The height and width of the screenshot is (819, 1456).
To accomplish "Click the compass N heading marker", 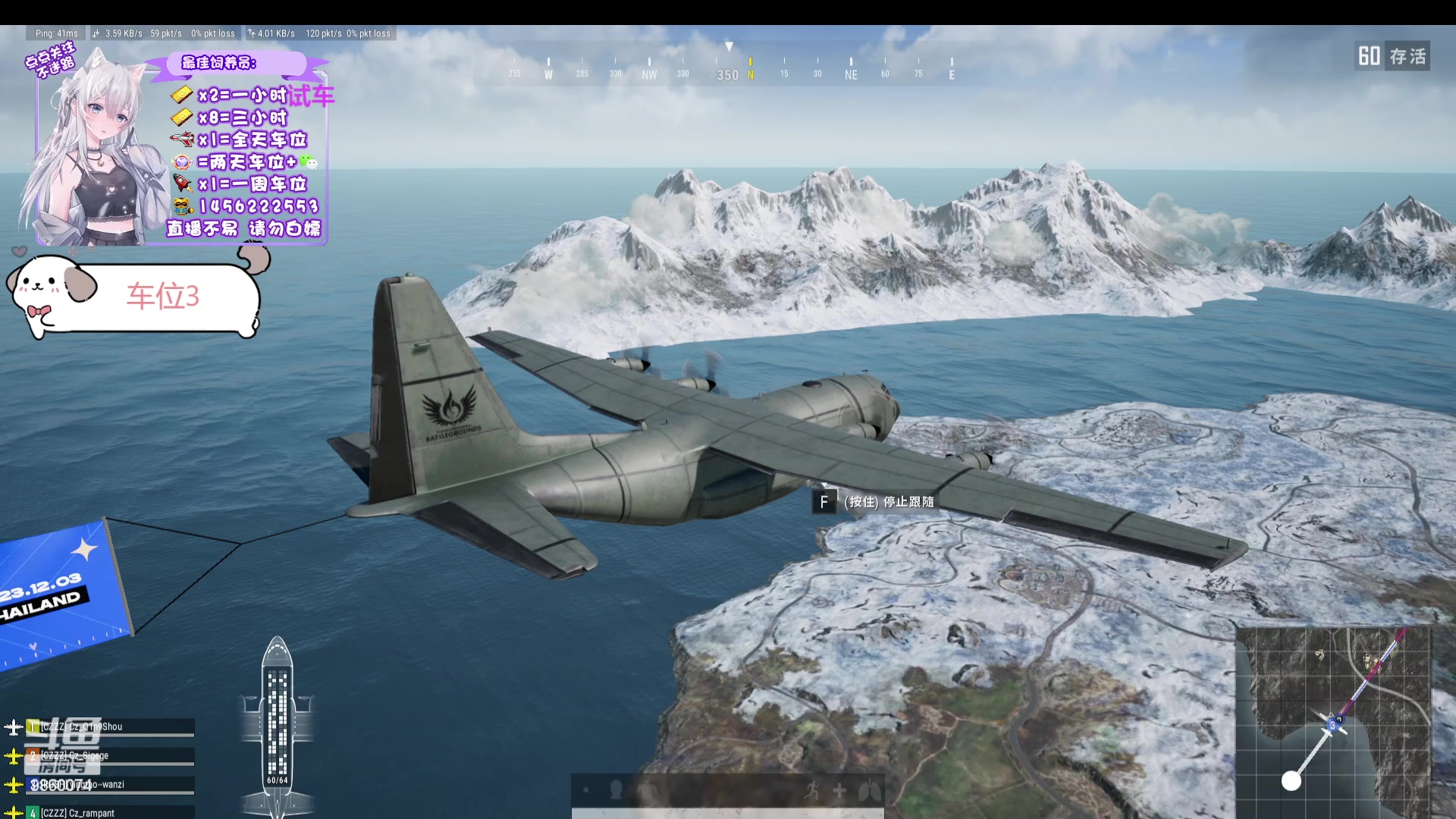I will [750, 74].
